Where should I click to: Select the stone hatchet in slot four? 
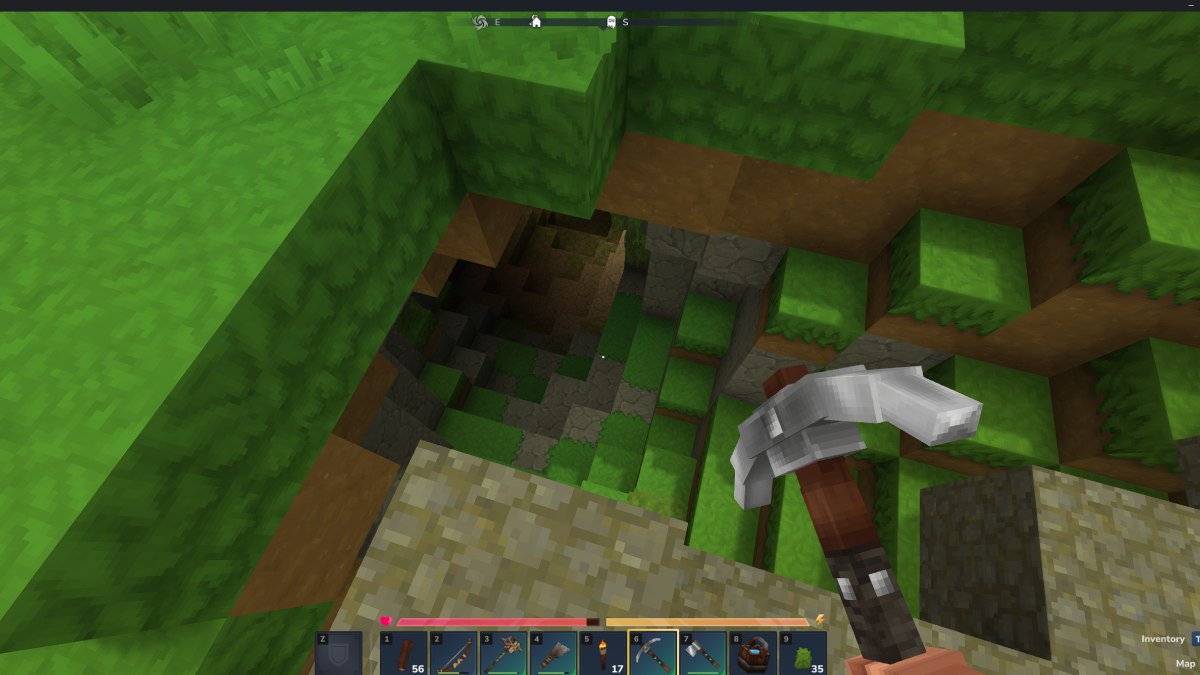click(554, 653)
